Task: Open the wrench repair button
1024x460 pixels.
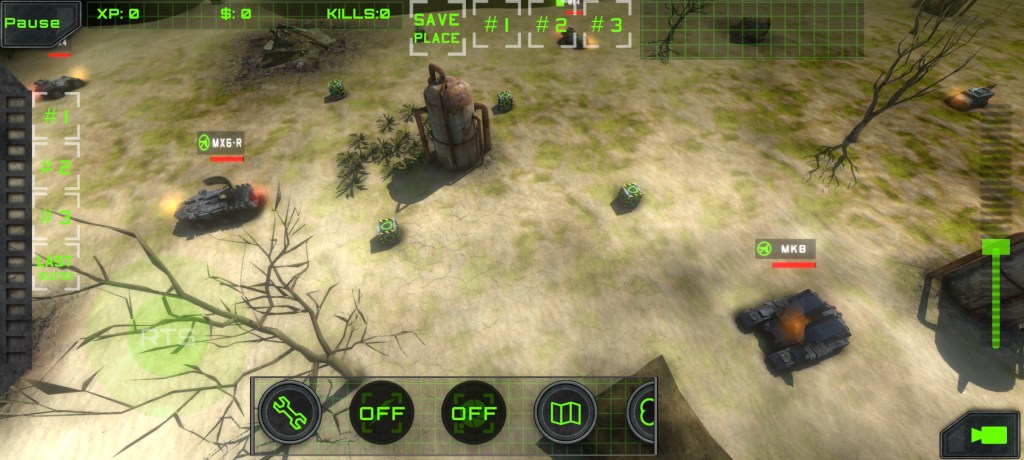Action: click(x=289, y=411)
